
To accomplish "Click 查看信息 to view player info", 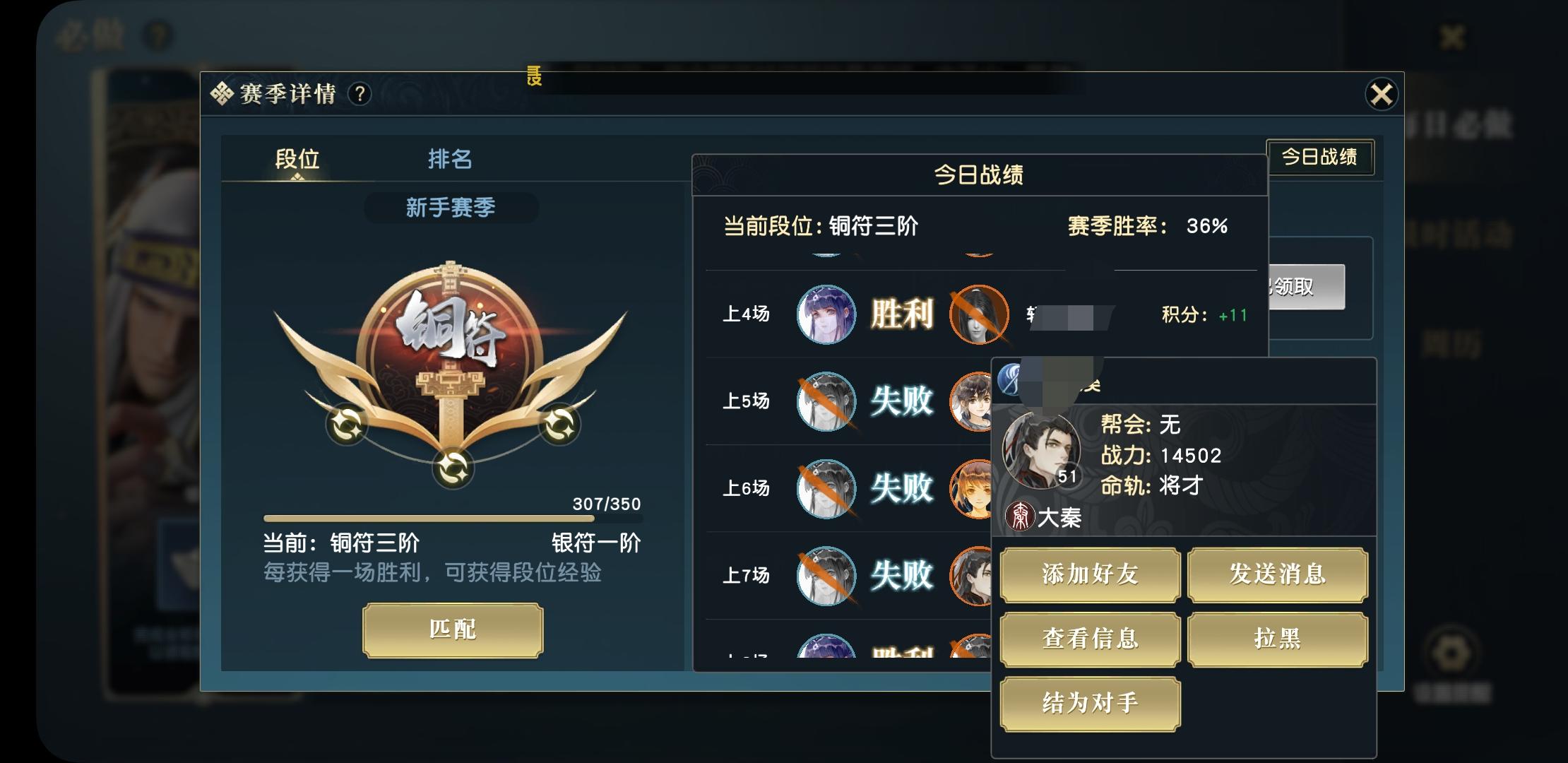I will pyautogui.click(x=1089, y=639).
